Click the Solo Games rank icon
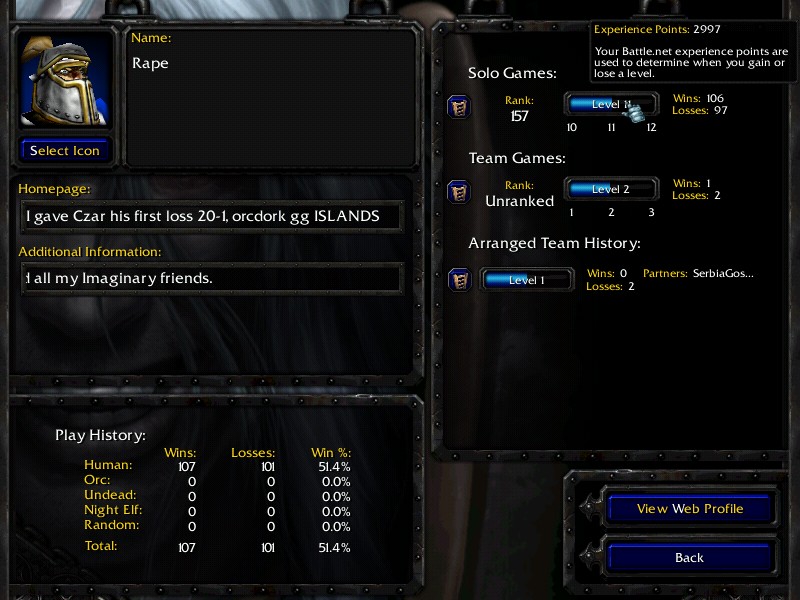Image resolution: width=800 pixels, height=600 pixels. [x=458, y=107]
